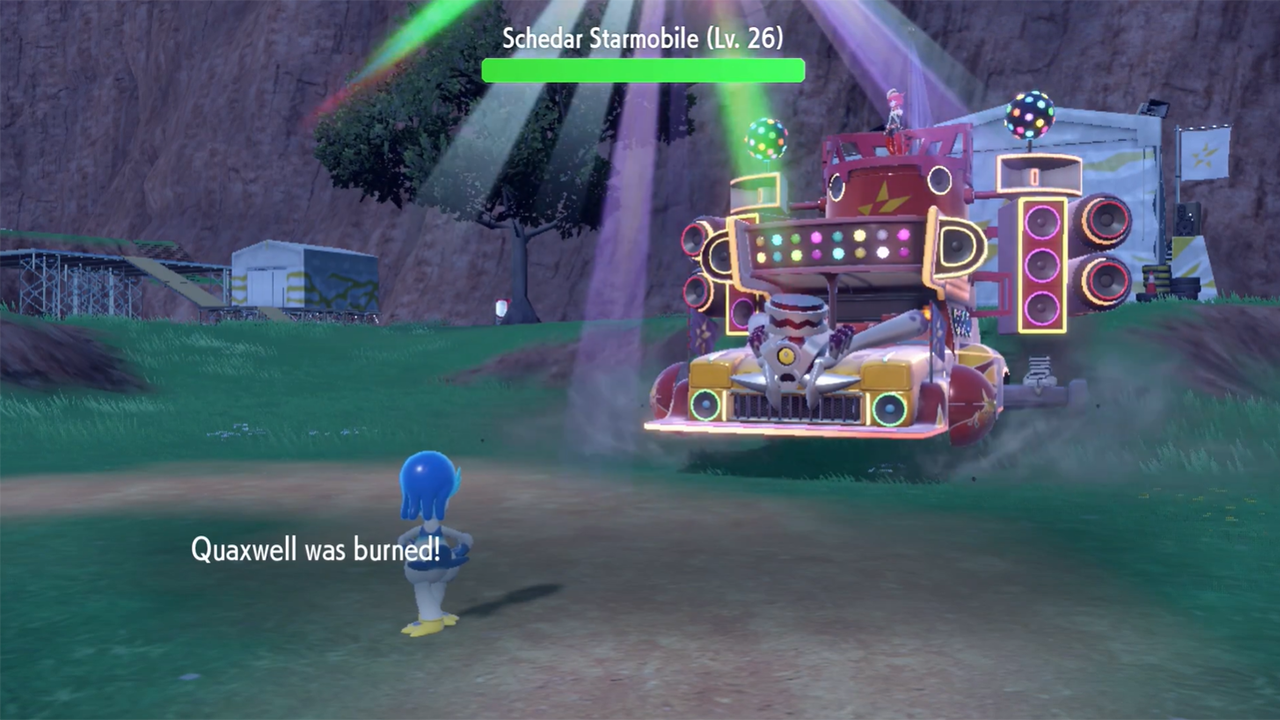Click the trainer standing atop the Starmobile

click(896, 110)
